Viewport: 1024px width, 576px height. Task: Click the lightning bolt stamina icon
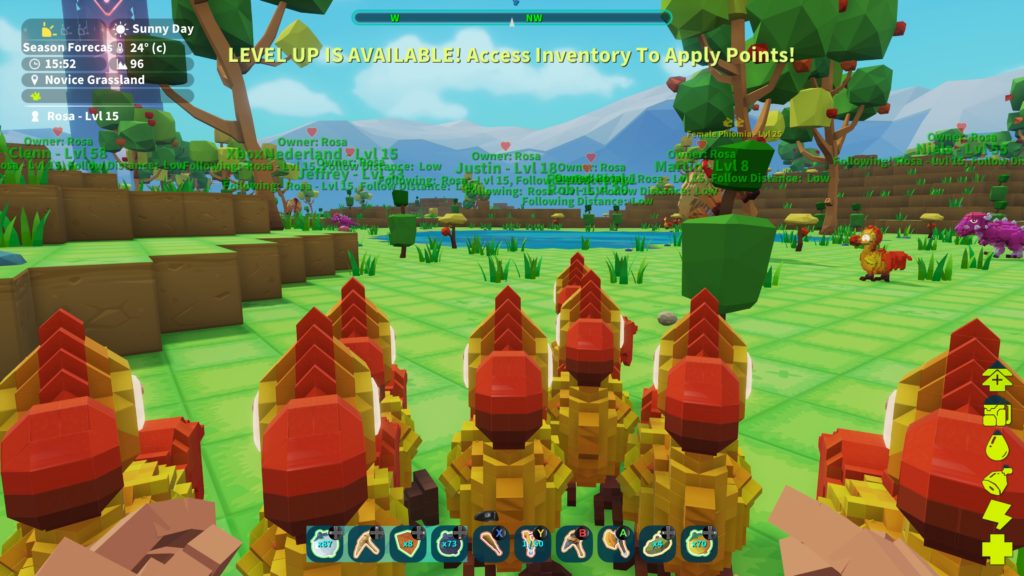click(997, 515)
